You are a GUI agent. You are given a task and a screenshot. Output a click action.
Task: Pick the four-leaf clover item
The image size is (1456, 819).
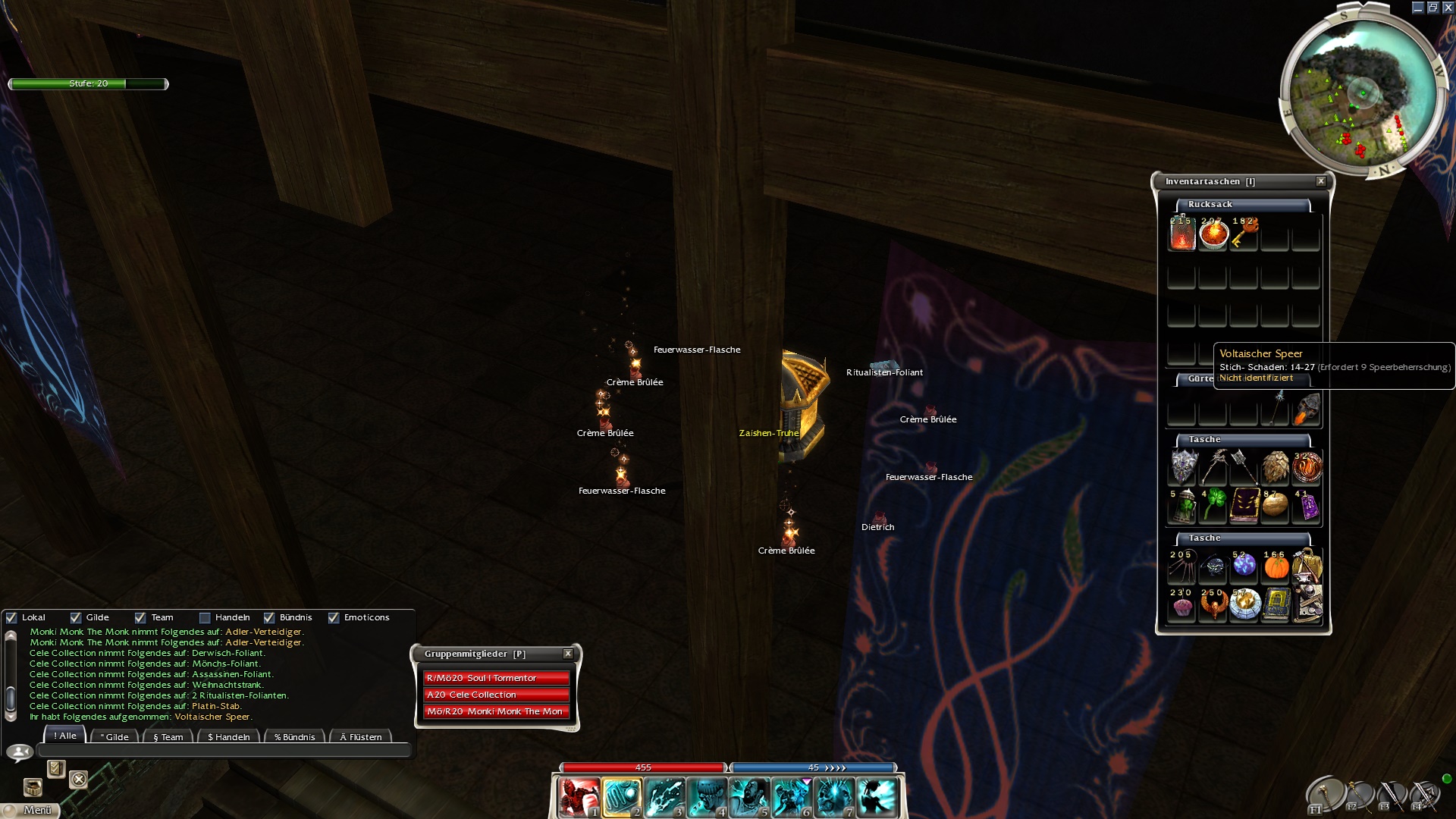click(x=1213, y=506)
